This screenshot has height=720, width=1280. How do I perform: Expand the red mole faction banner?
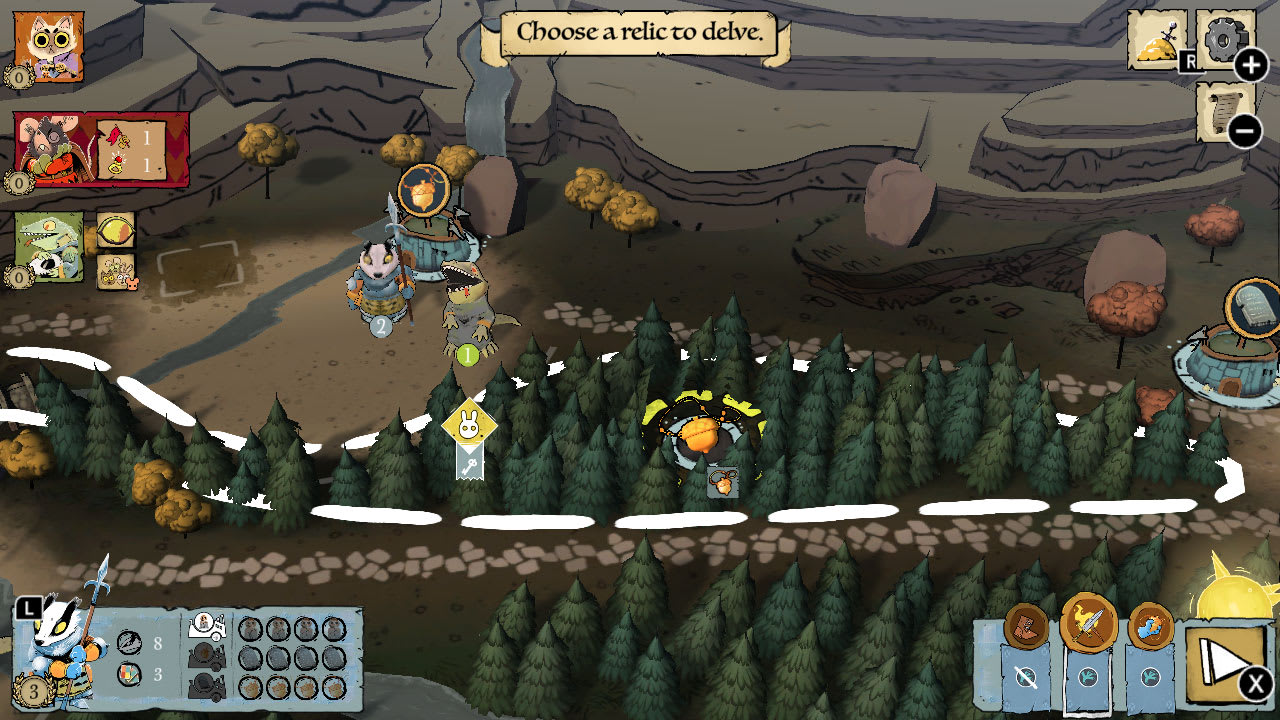click(48, 145)
